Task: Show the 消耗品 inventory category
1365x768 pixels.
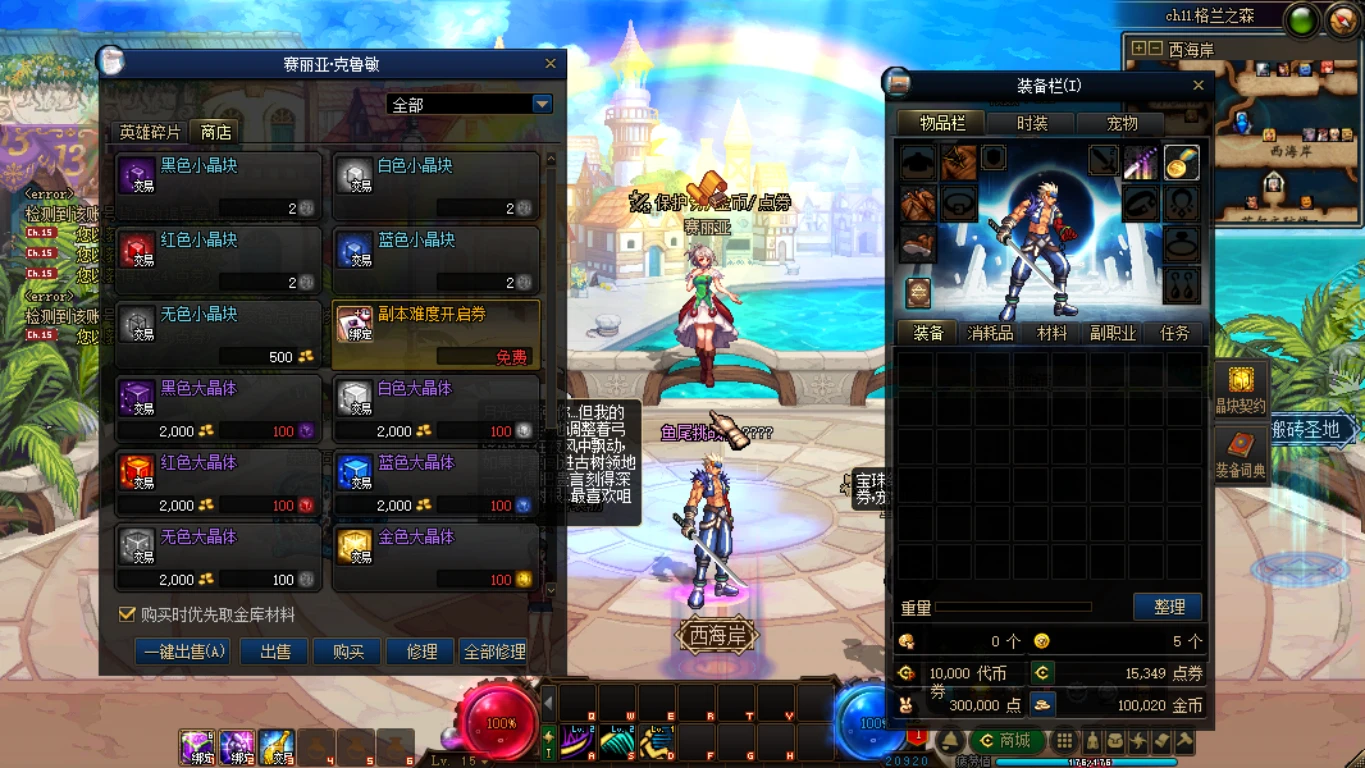Action: click(x=990, y=333)
